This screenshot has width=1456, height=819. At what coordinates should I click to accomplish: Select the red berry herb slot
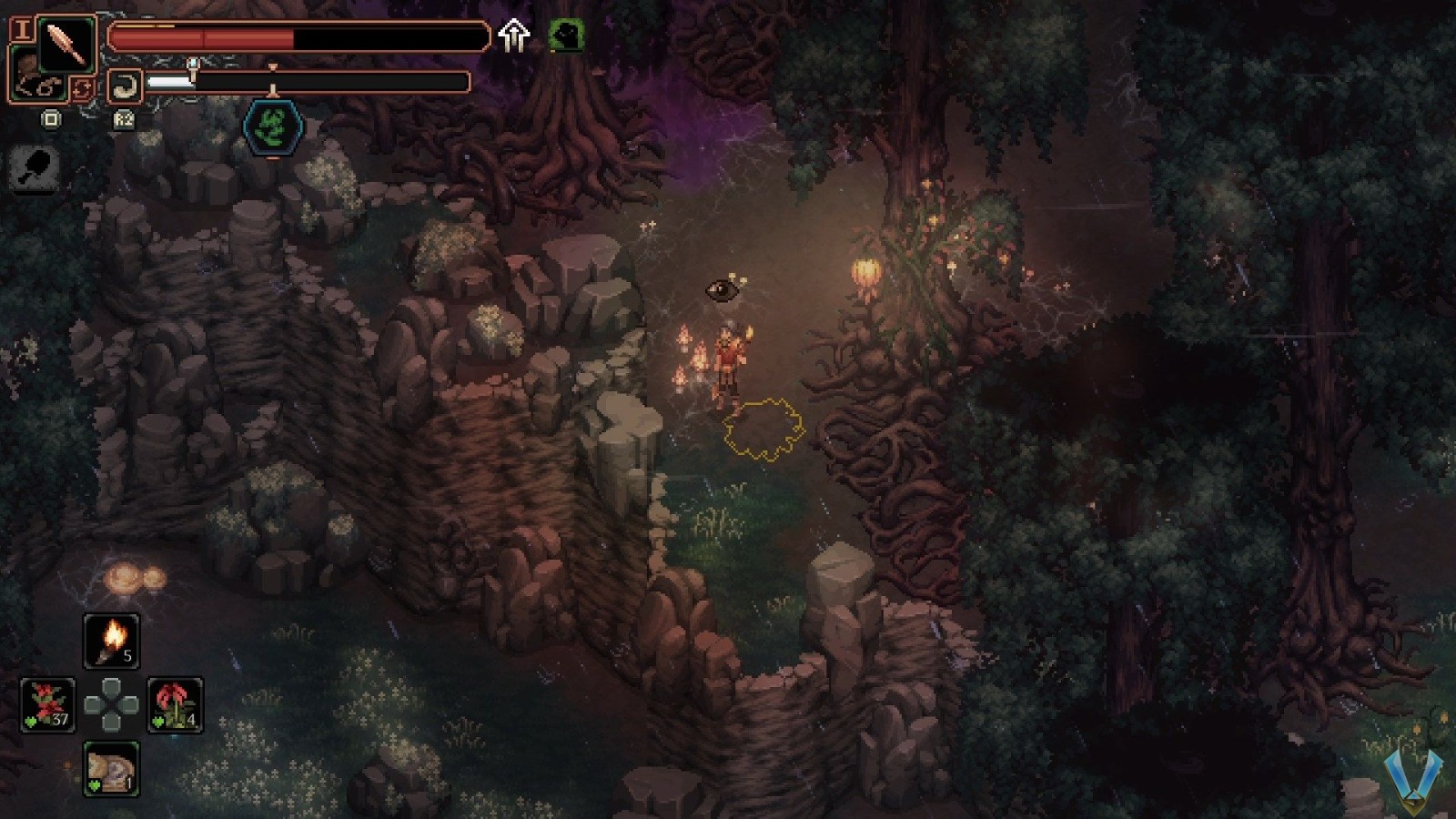point(47,704)
